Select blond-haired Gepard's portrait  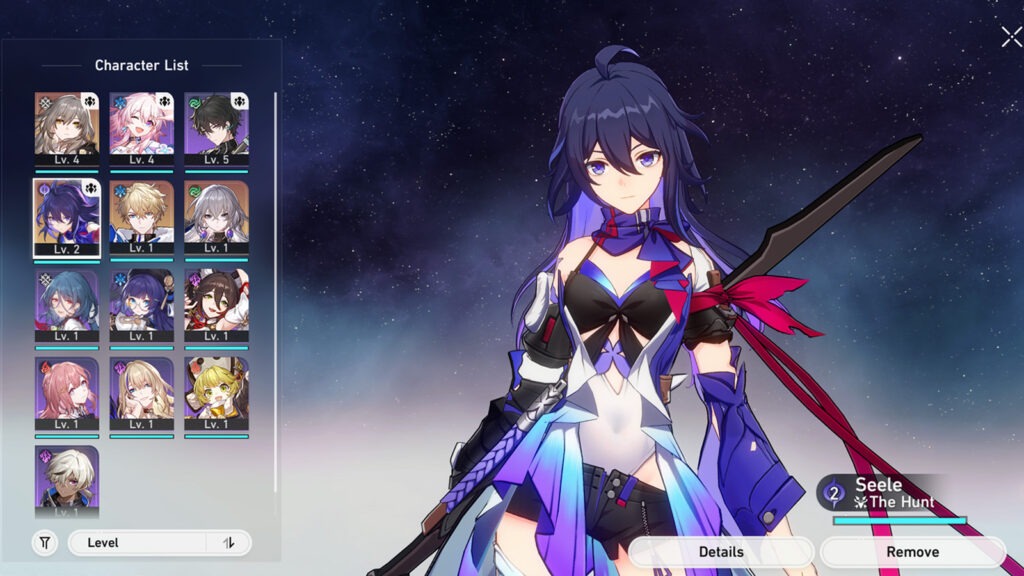[x=141, y=217]
